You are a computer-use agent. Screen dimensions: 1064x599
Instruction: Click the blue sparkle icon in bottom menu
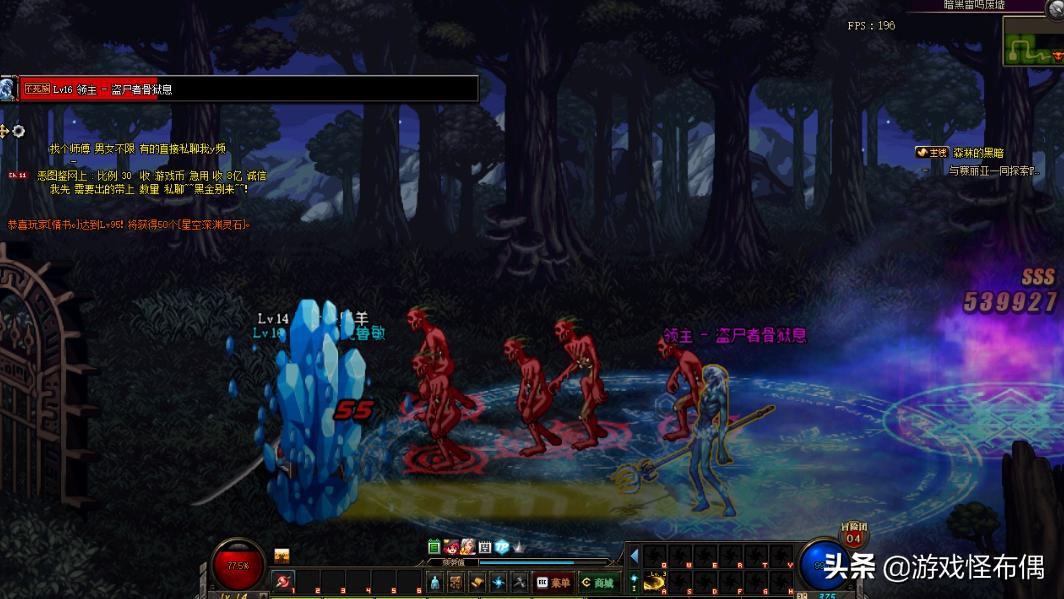coord(498,582)
